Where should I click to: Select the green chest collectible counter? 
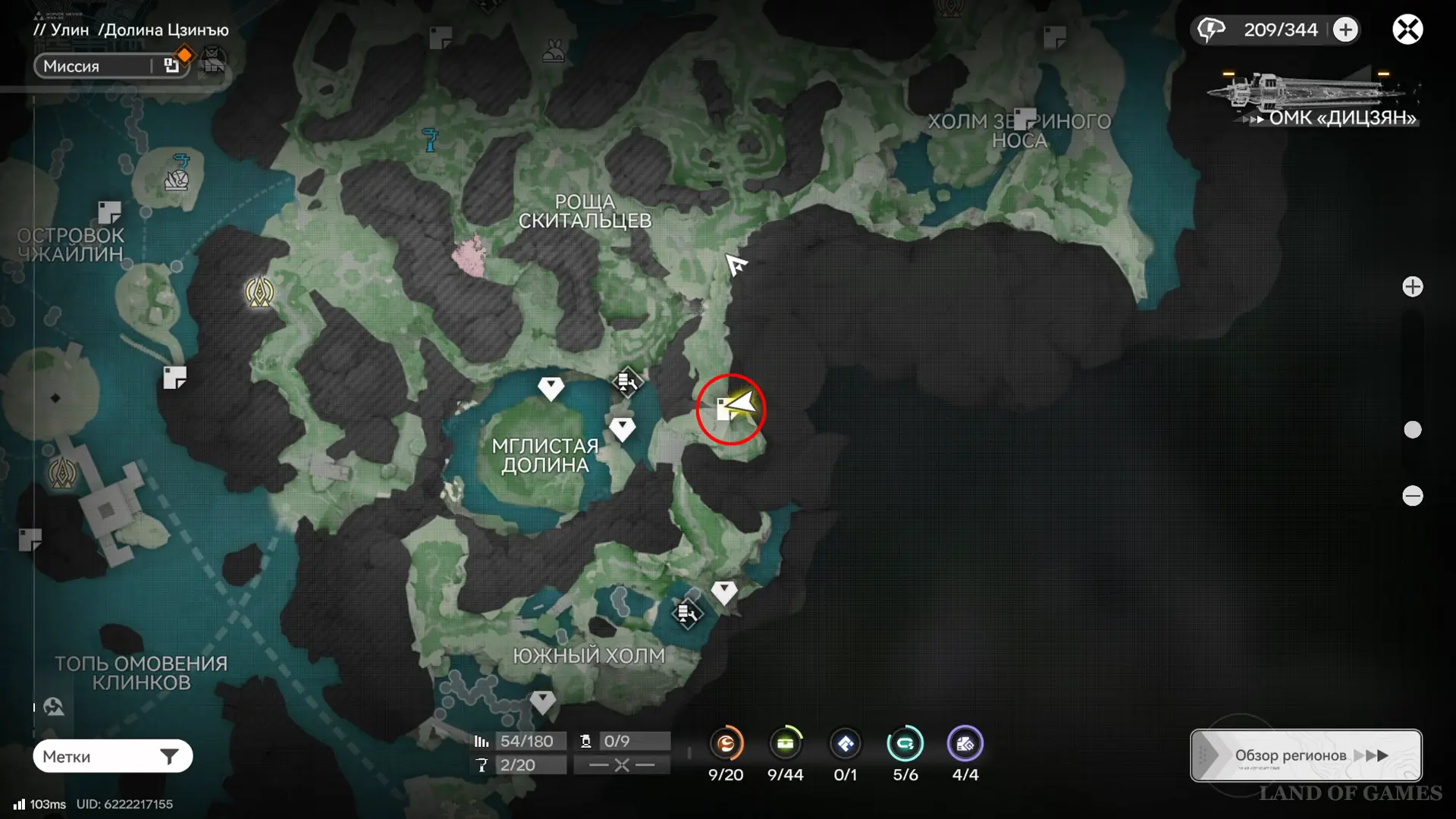(785, 744)
